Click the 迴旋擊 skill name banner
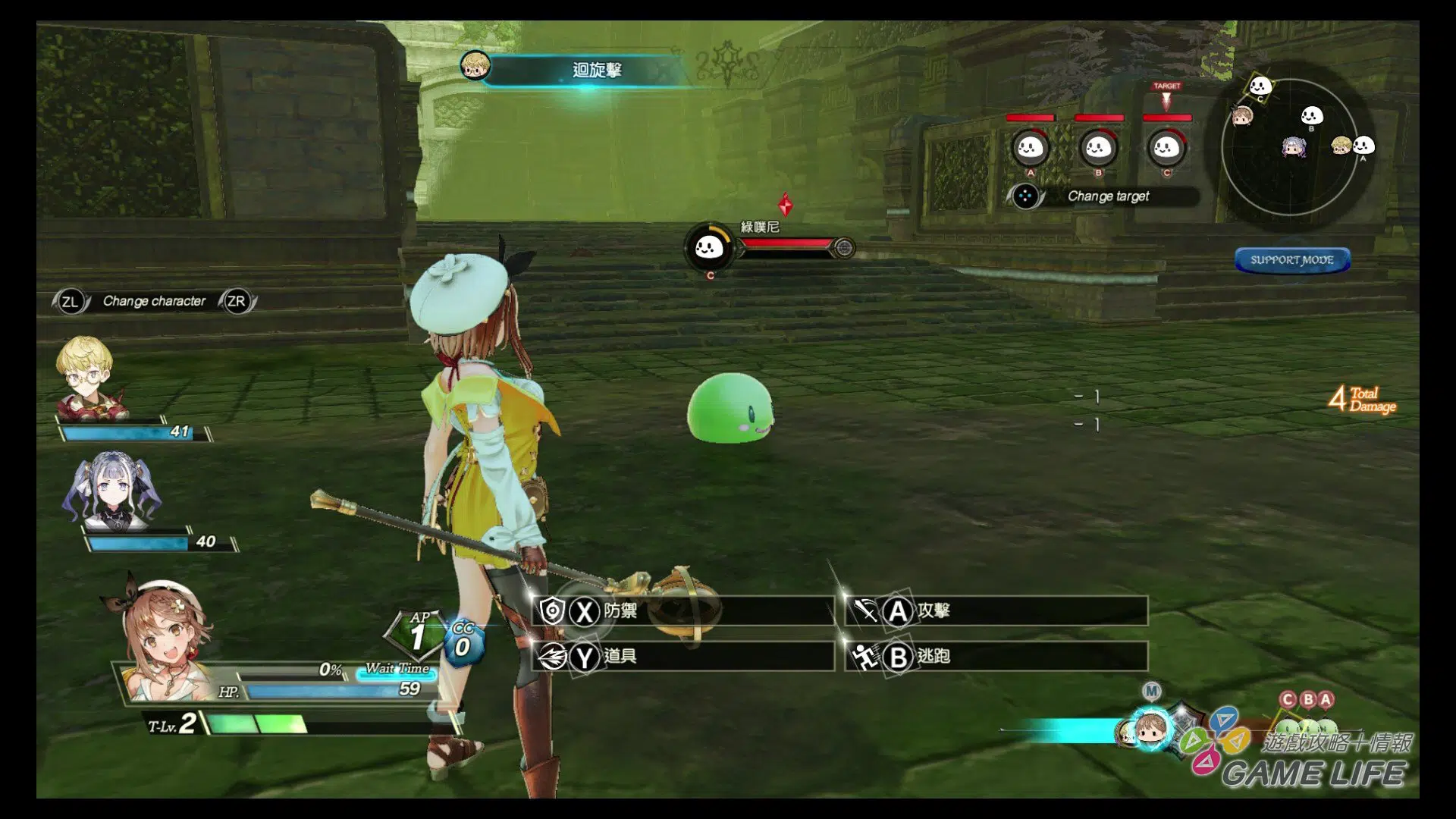This screenshot has height=819, width=1456. (x=597, y=71)
